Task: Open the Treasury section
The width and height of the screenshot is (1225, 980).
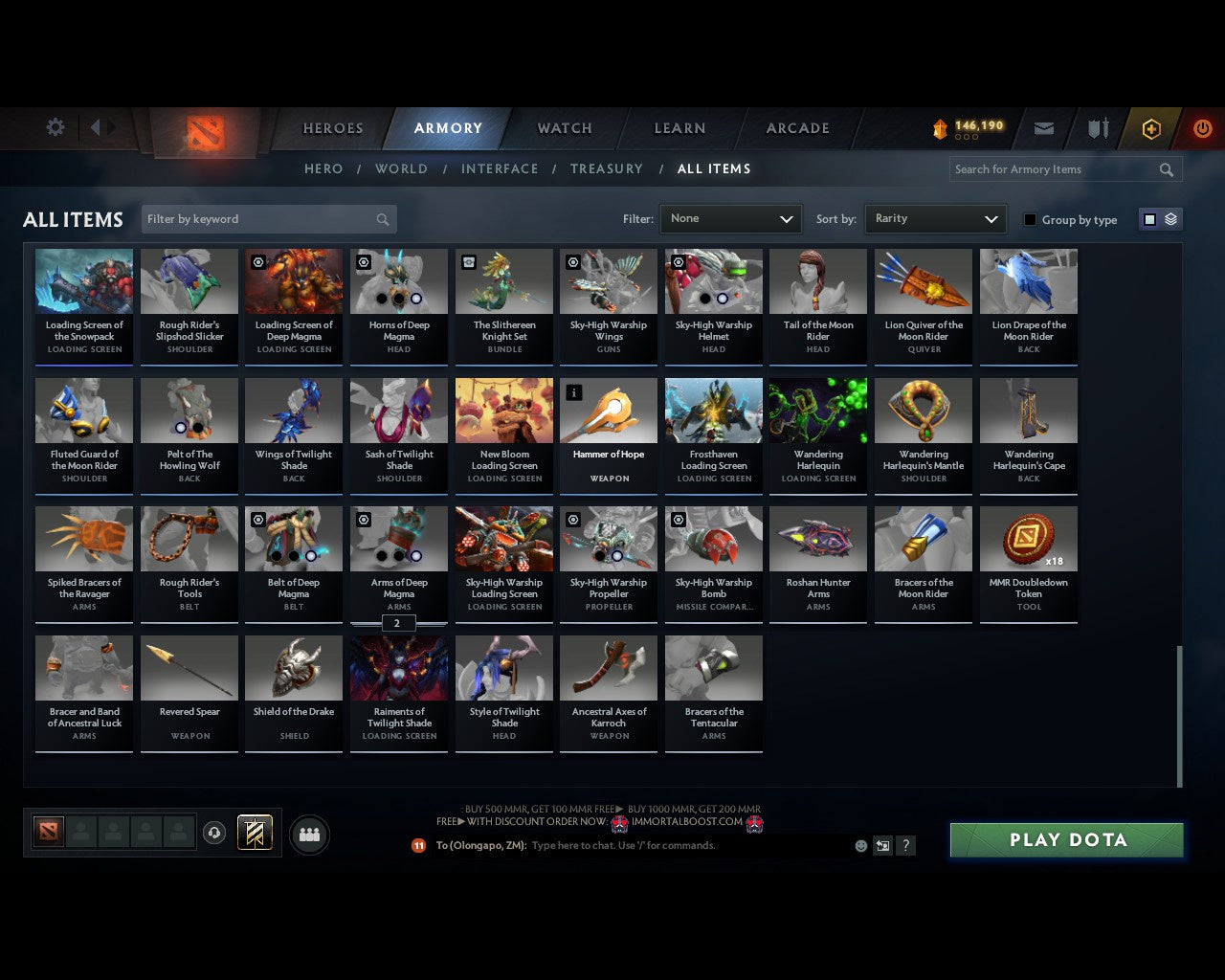Action: (607, 168)
